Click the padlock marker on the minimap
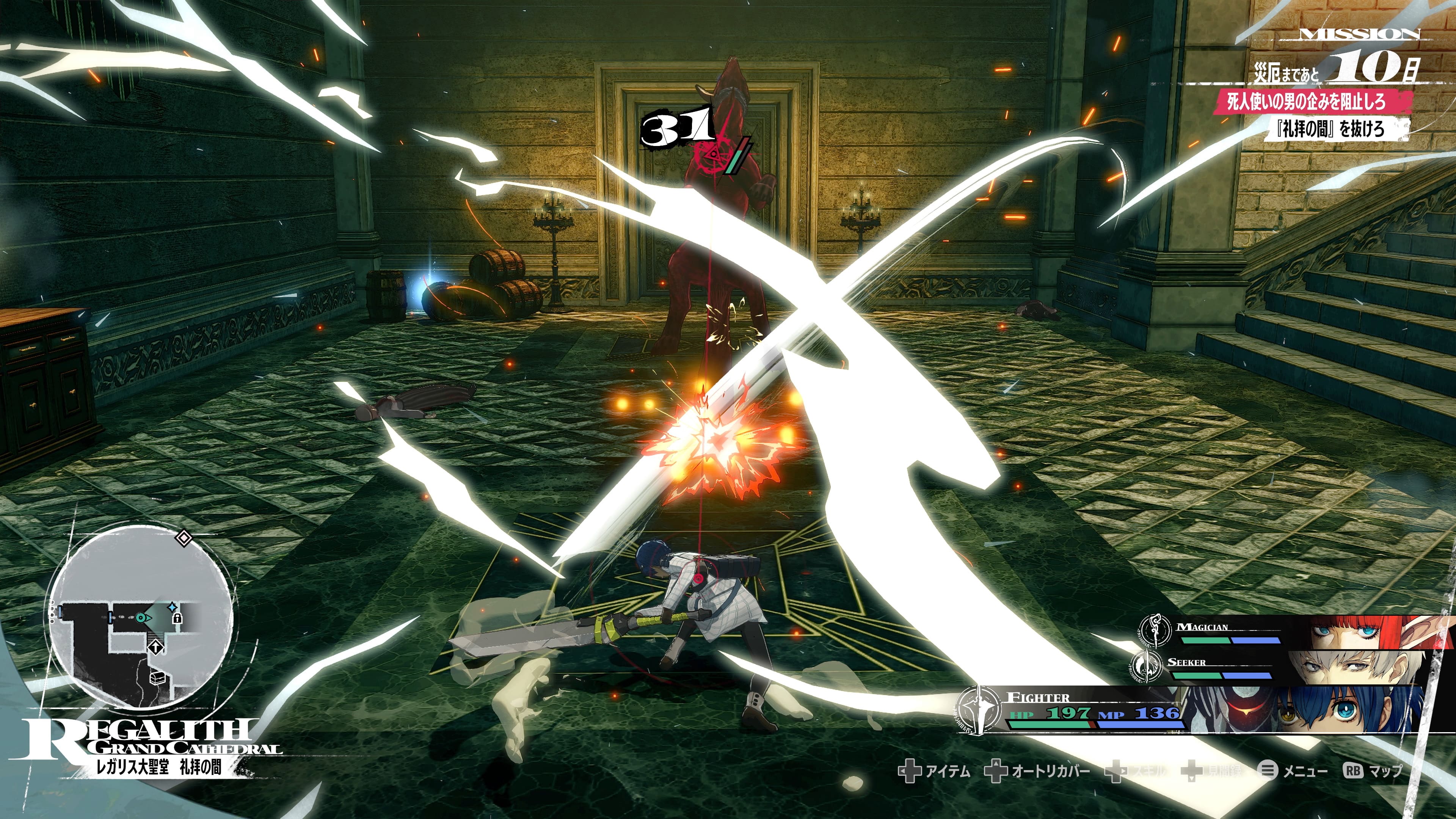This screenshot has width=1456, height=819. click(x=177, y=618)
